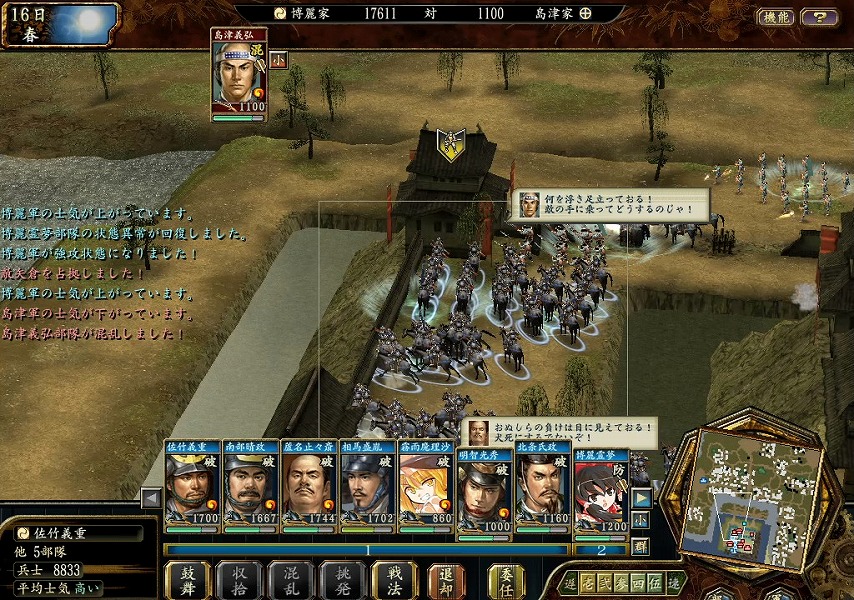The width and height of the screenshot is (854, 600).
Task: Use the 混乱 confuse command
Action: pyautogui.click(x=291, y=580)
